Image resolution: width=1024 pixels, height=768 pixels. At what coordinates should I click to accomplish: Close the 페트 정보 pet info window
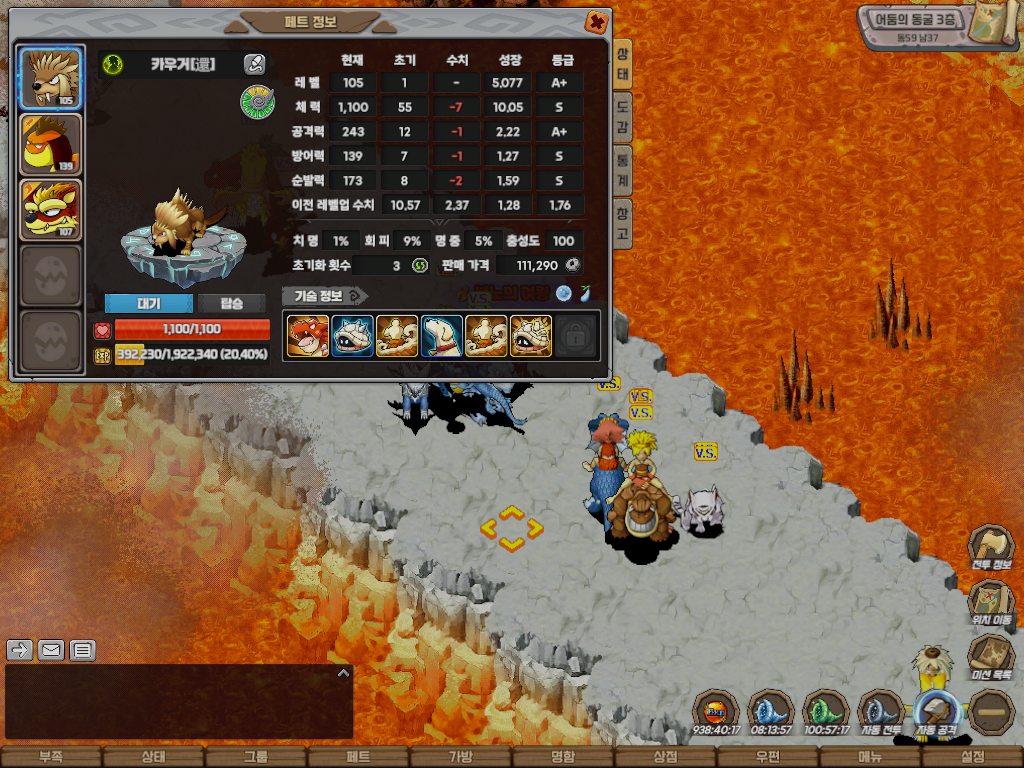(x=595, y=21)
